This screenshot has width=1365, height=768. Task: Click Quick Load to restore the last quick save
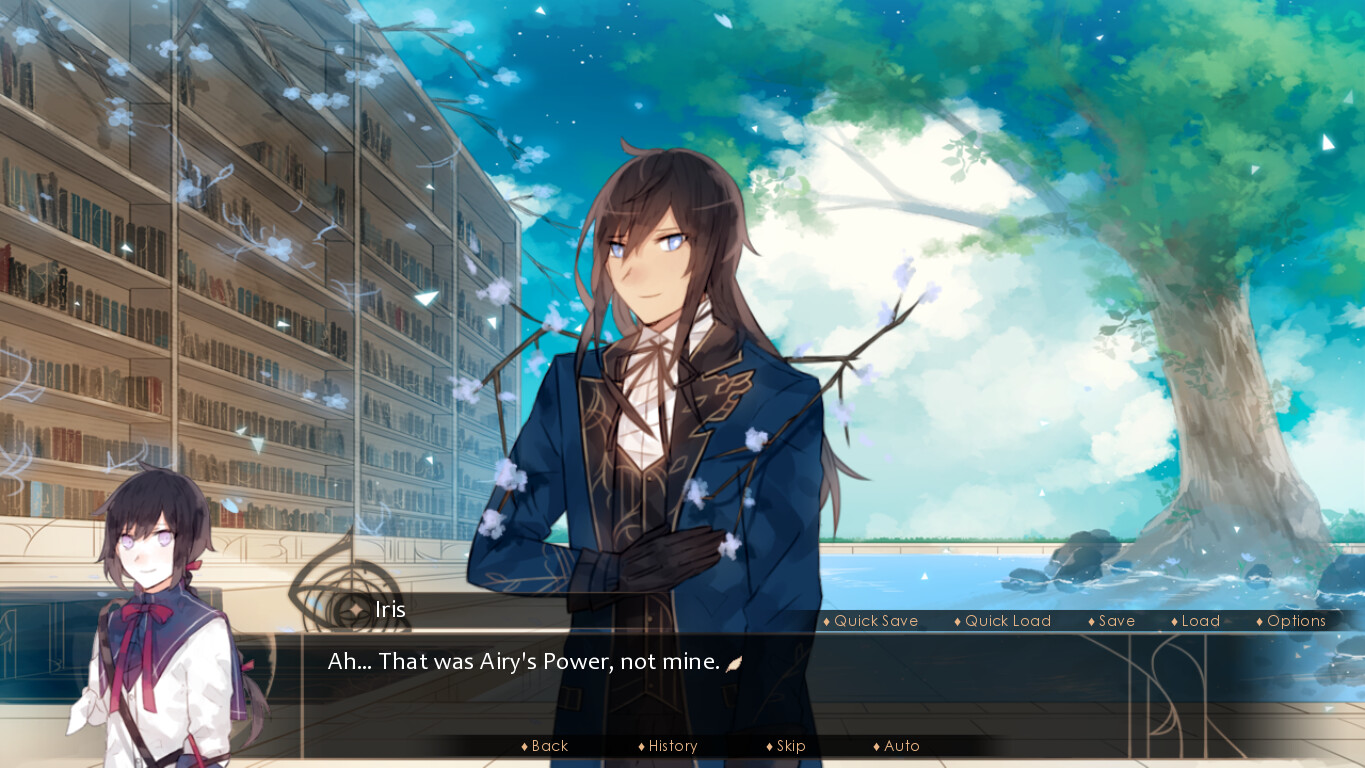(x=1008, y=620)
